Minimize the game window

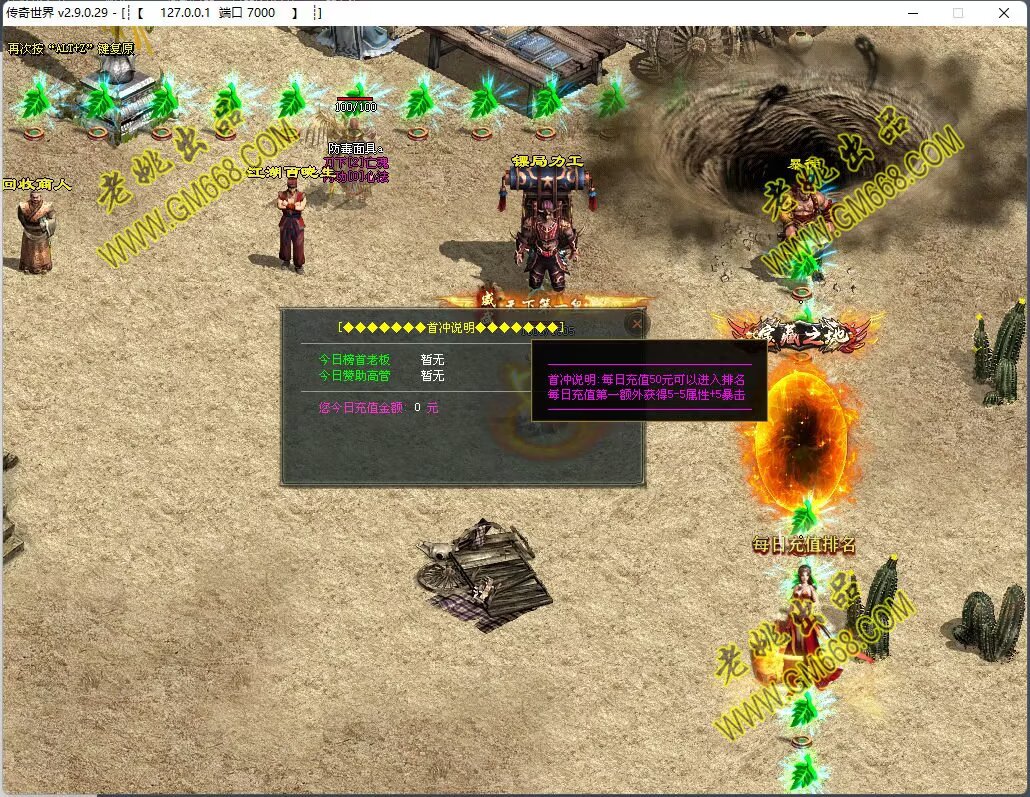(x=913, y=13)
